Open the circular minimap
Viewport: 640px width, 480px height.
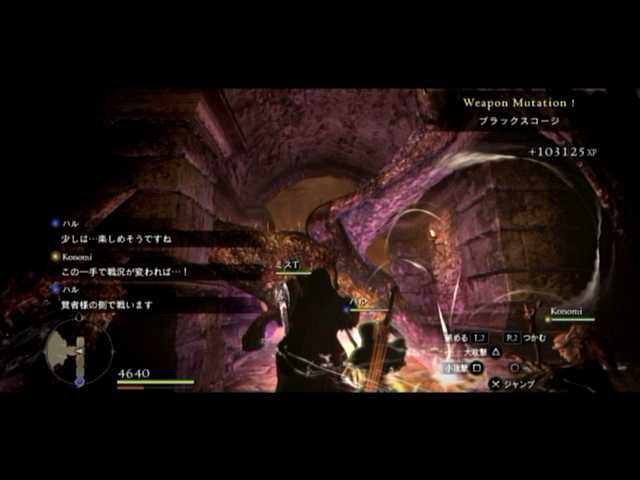tap(78, 351)
